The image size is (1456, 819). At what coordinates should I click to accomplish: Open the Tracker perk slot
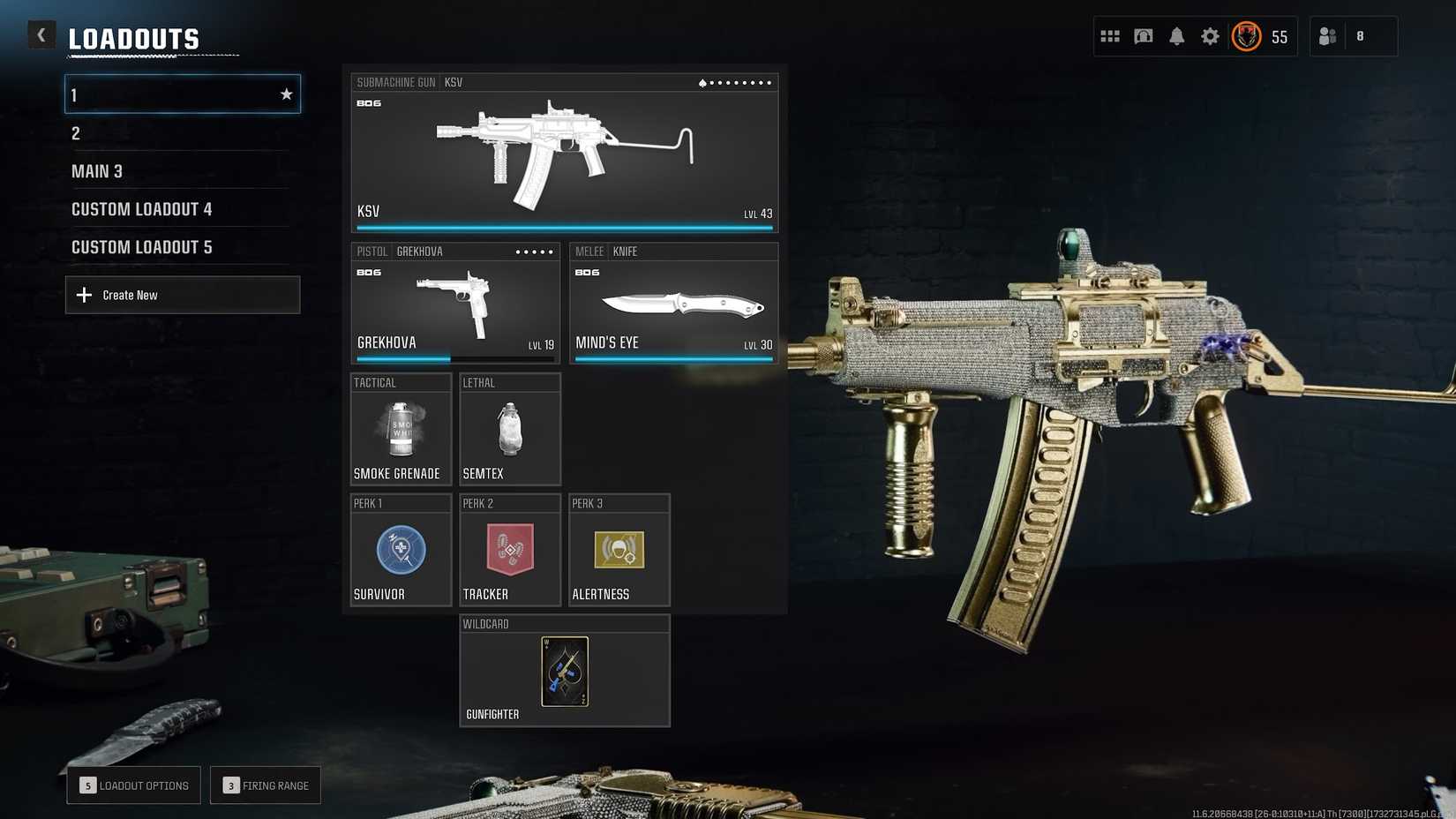(509, 552)
